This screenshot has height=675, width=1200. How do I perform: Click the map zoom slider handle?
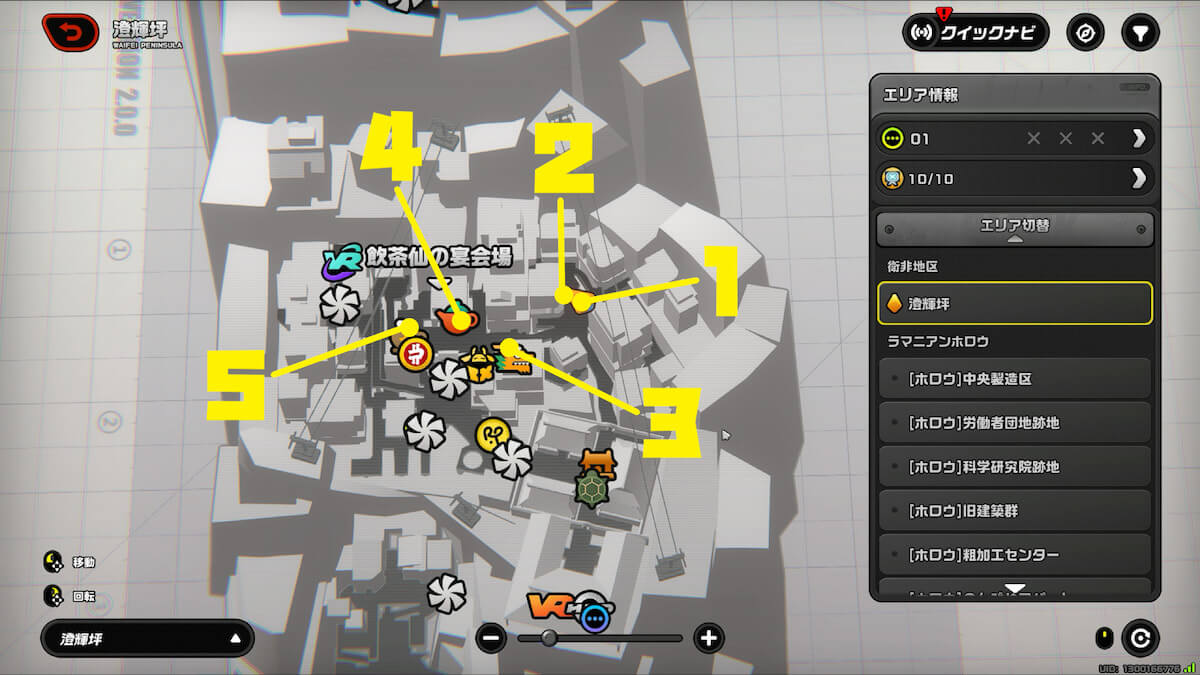tap(549, 638)
